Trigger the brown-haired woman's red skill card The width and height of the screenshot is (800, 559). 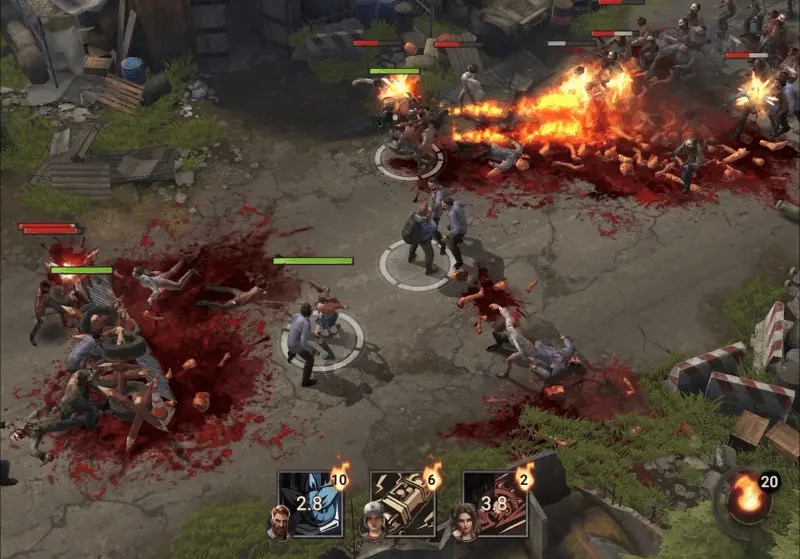(x=495, y=503)
